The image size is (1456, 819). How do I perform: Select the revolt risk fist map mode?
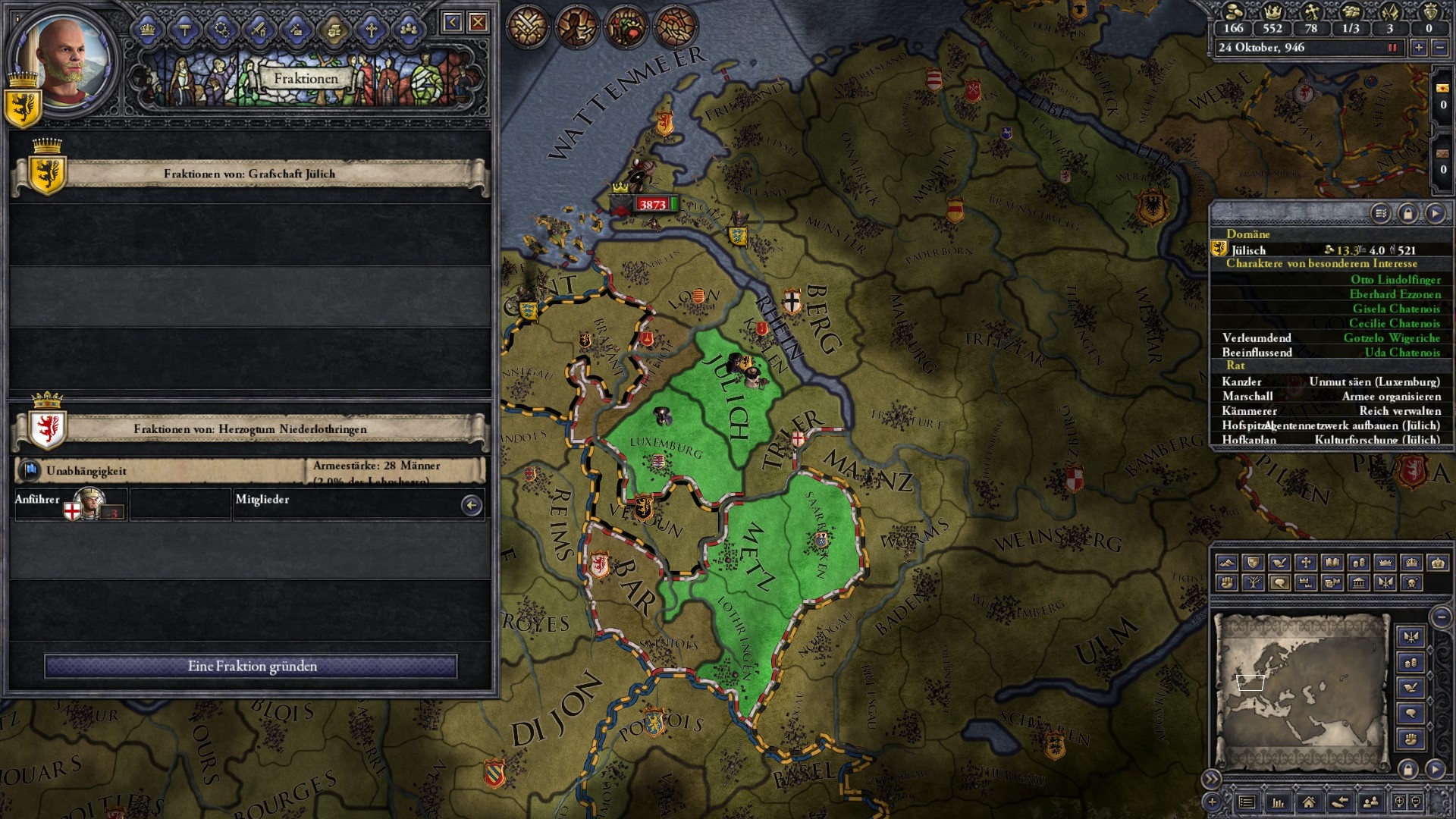1226,582
